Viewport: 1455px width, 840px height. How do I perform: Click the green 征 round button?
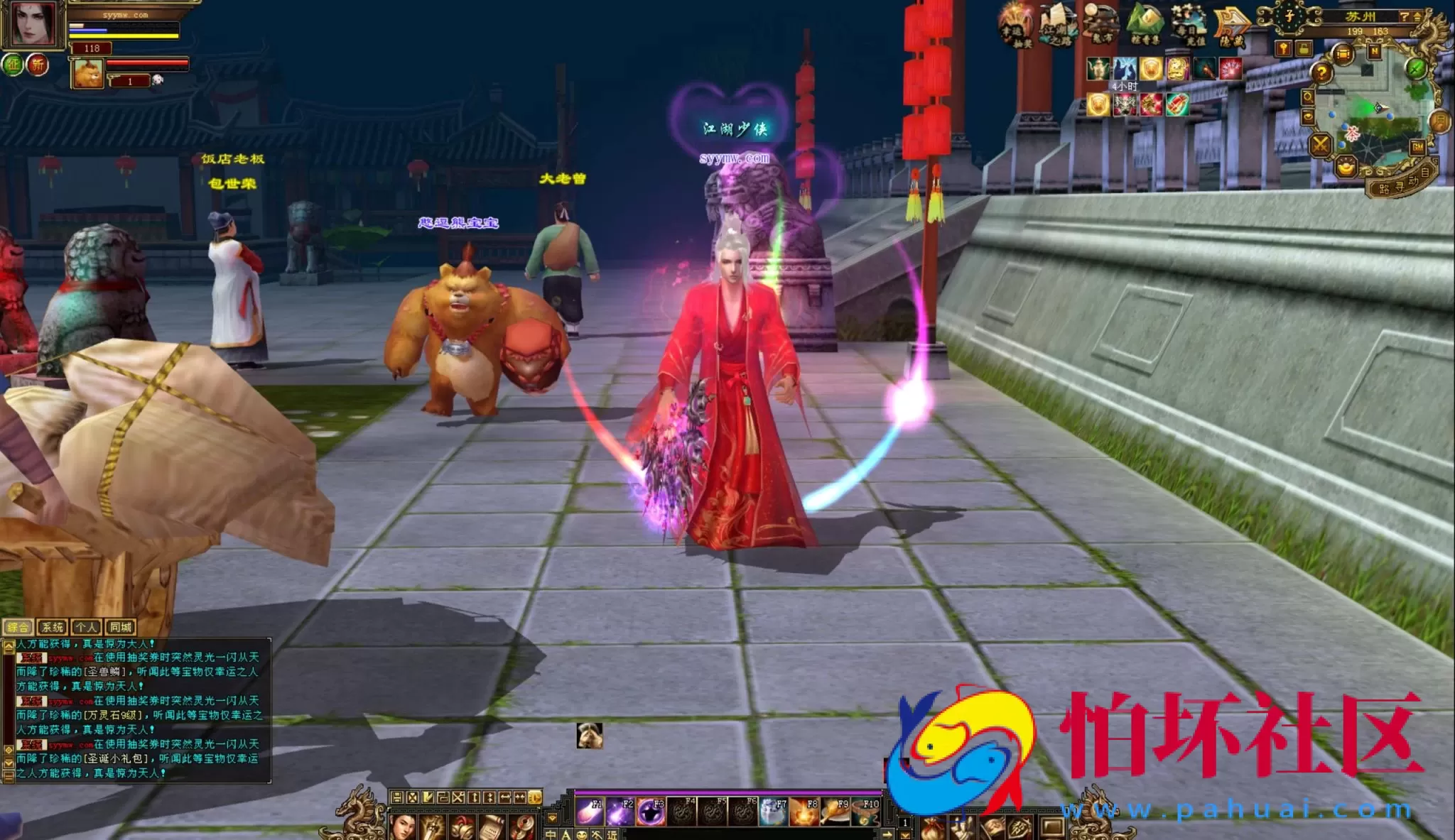pyautogui.click(x=13, y=65)
